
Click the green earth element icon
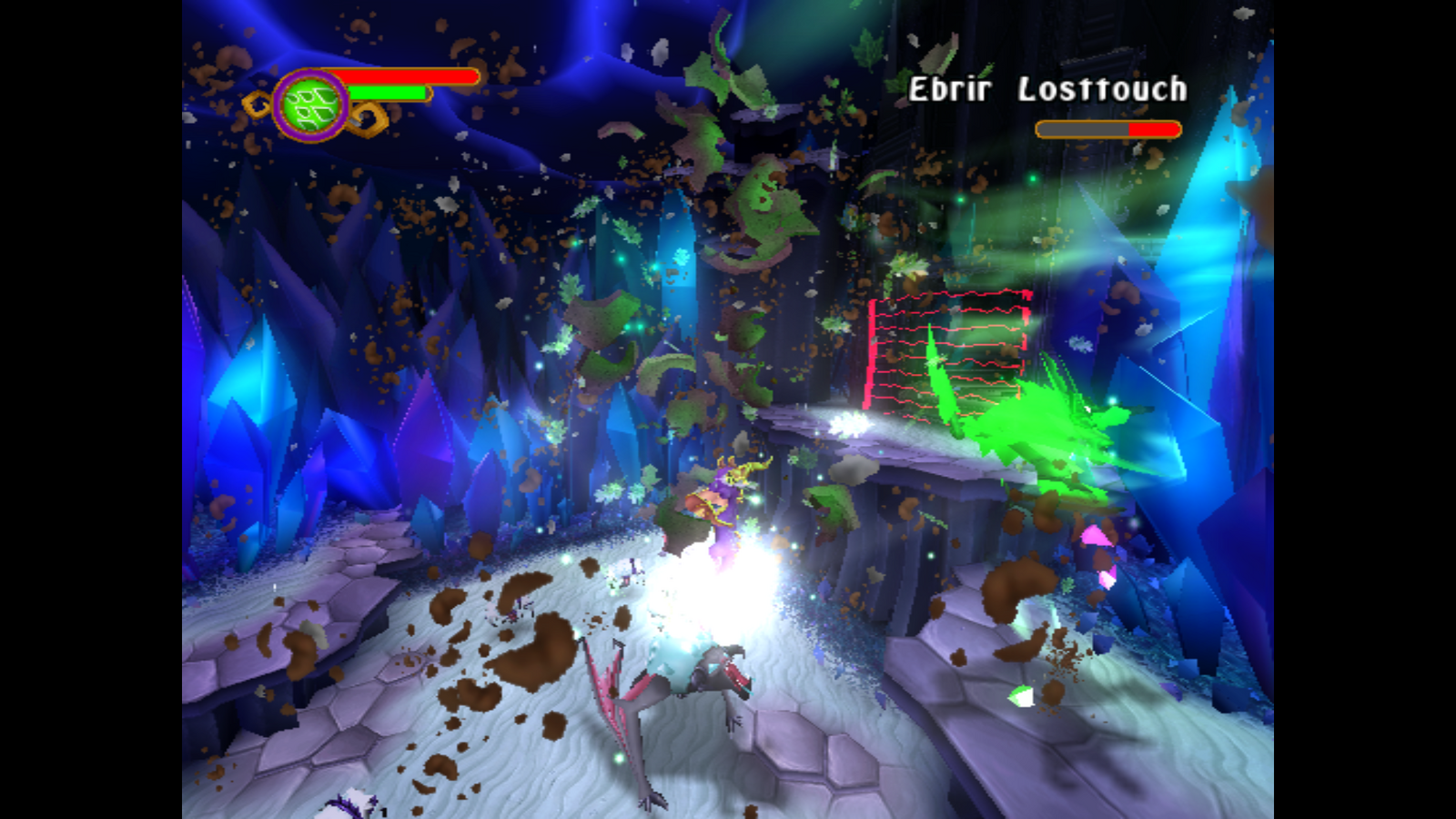click(311, 106)
